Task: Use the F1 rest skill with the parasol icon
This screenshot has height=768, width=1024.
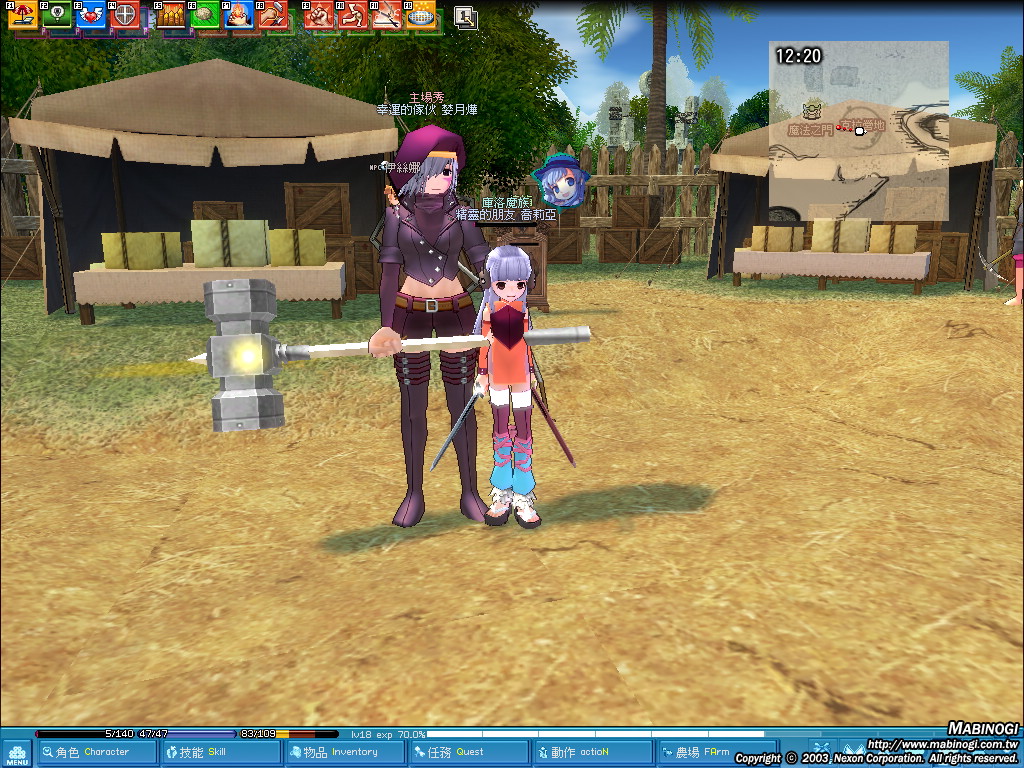Action: click(x=22, y=14)
